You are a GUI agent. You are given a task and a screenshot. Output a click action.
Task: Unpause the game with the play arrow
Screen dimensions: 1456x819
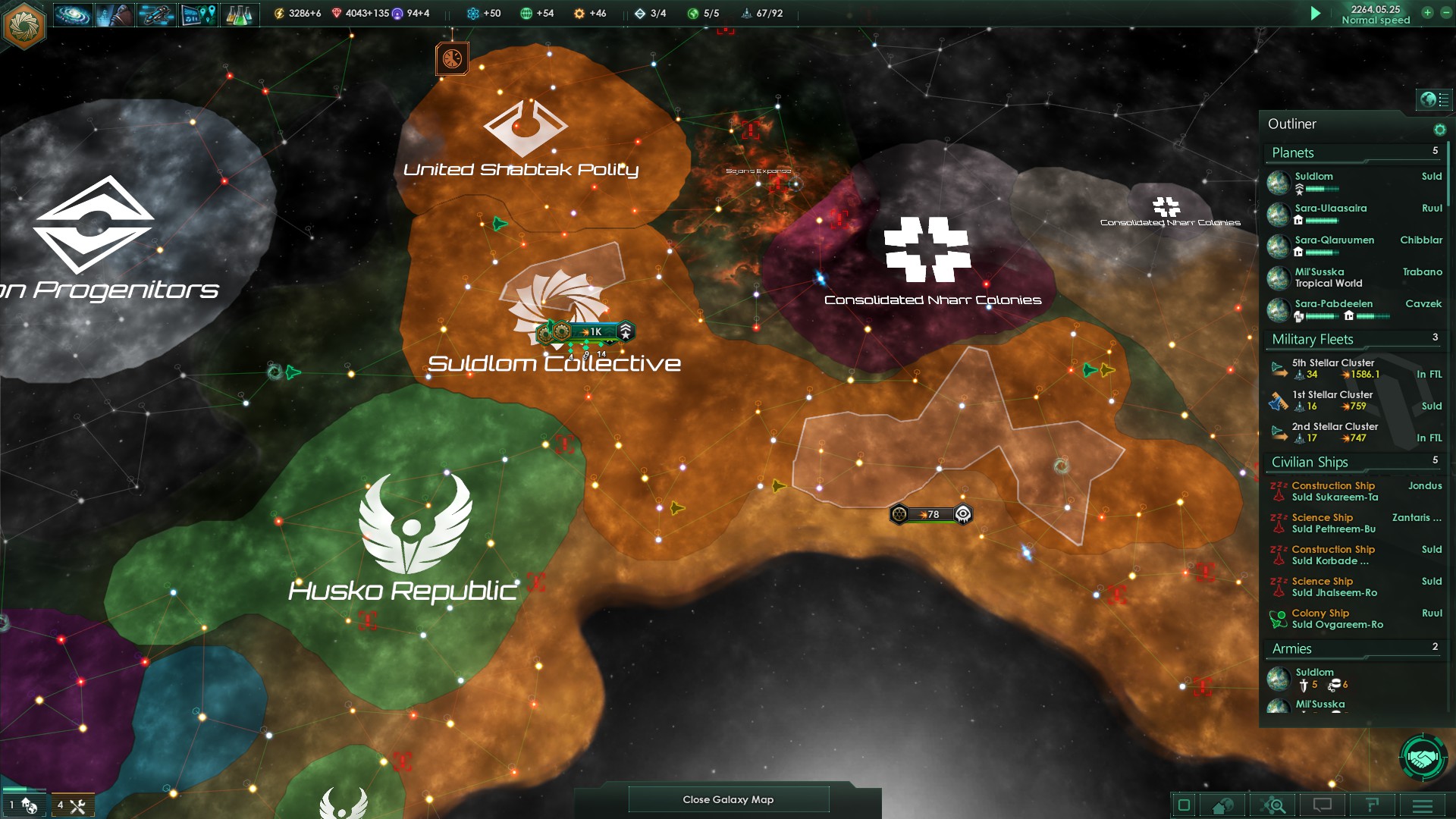click(x=1316, y=14)
